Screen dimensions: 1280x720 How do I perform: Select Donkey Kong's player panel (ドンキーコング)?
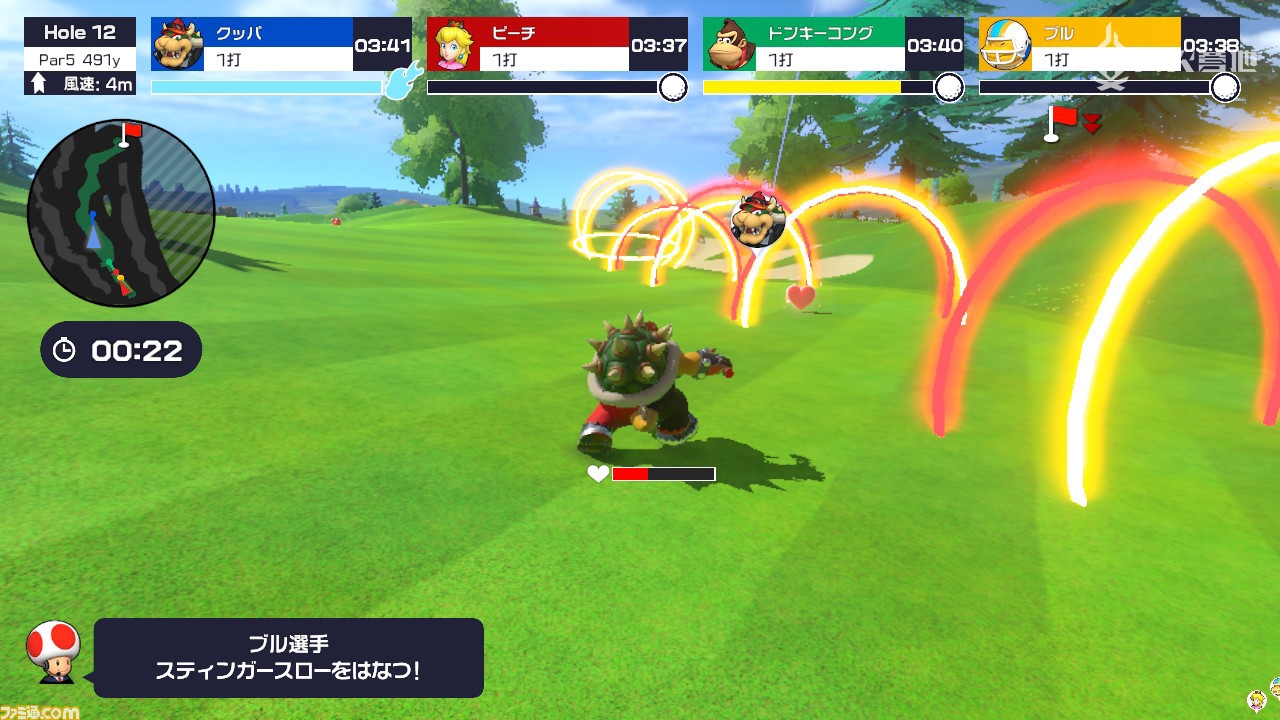point(833,45)
